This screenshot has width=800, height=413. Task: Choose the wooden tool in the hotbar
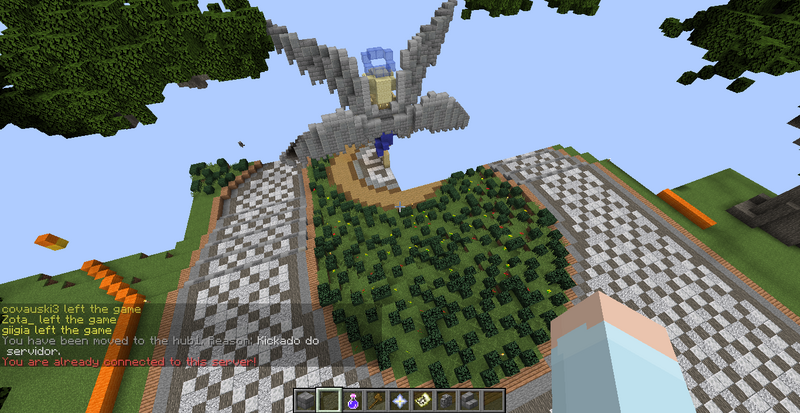pos(376,401)
